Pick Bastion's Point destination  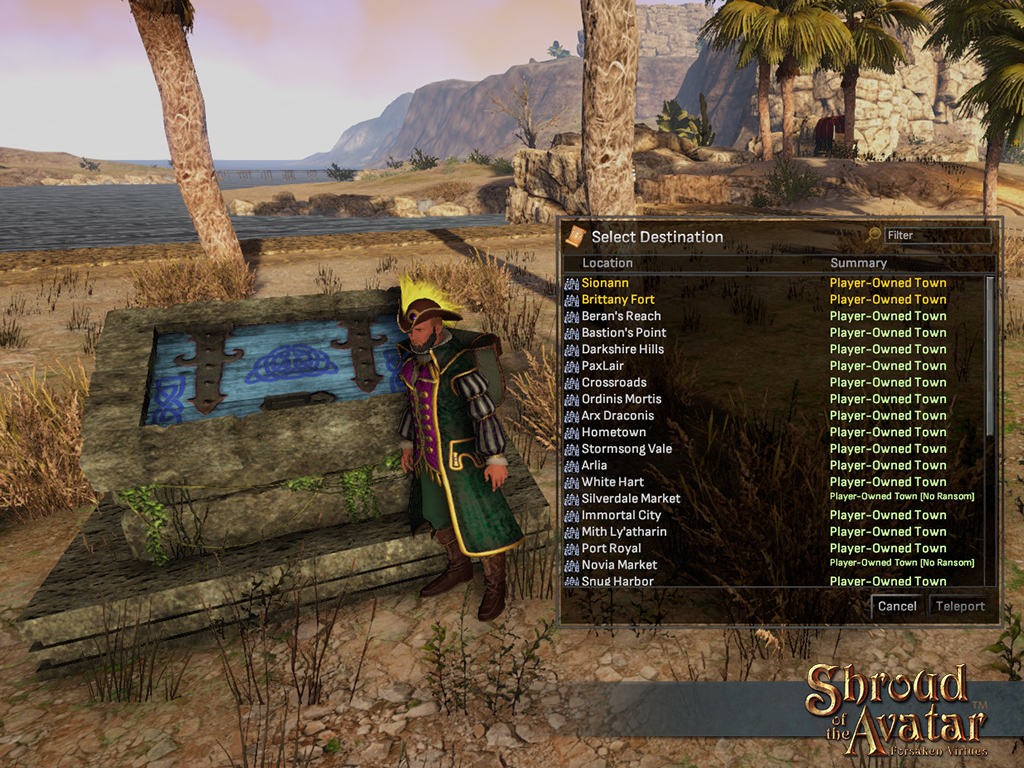coord(623,332)
